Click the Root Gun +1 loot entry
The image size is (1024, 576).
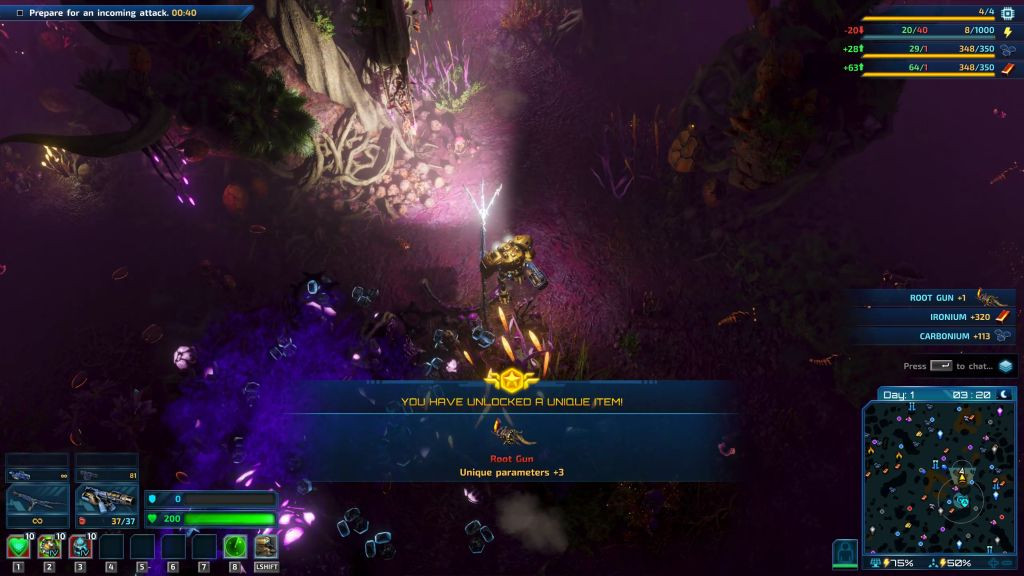click(x=935, y=297)
